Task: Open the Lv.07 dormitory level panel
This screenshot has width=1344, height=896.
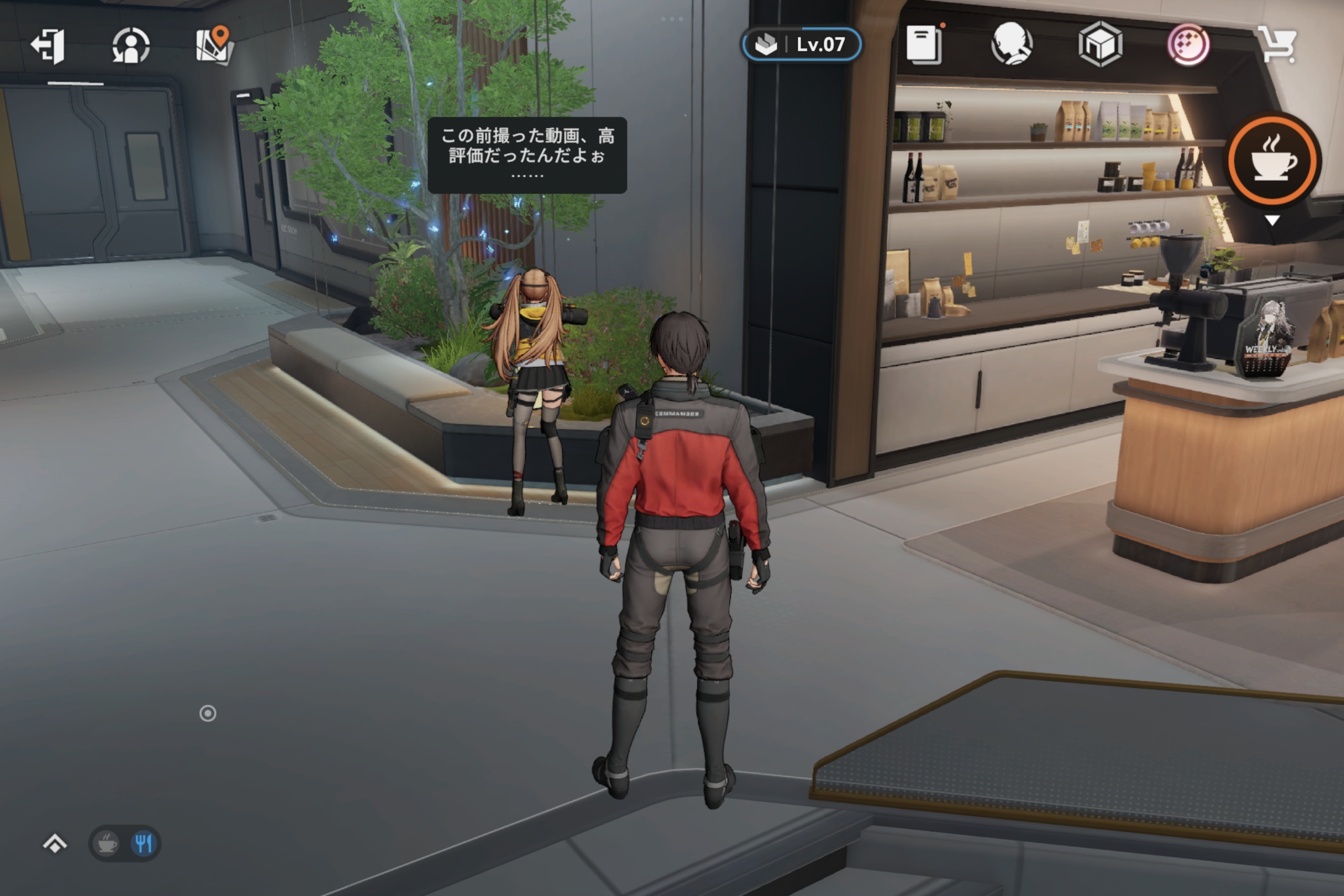Action: [x=802, y=45]
